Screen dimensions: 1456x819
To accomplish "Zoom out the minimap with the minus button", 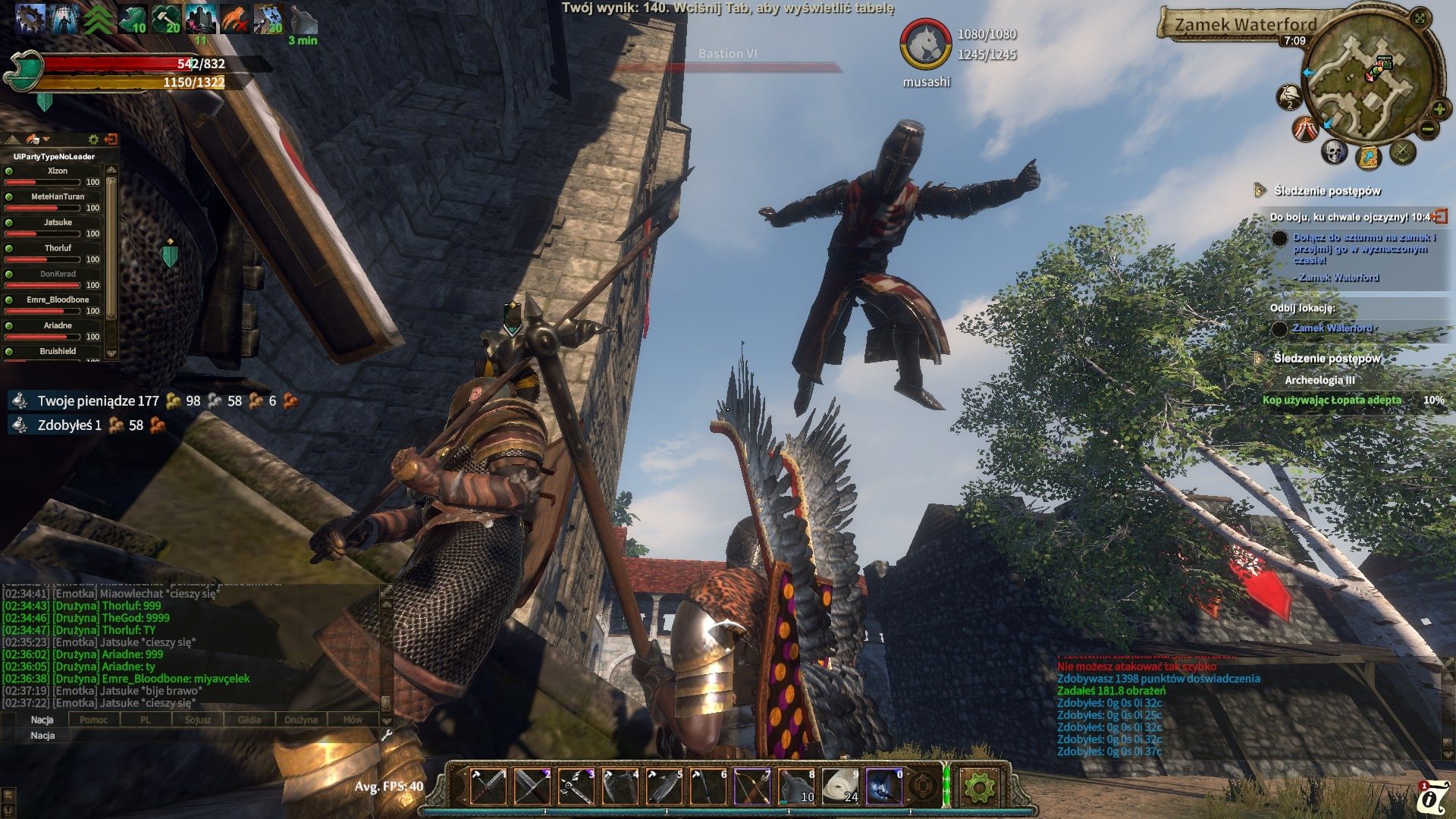I will [1427, 129].
